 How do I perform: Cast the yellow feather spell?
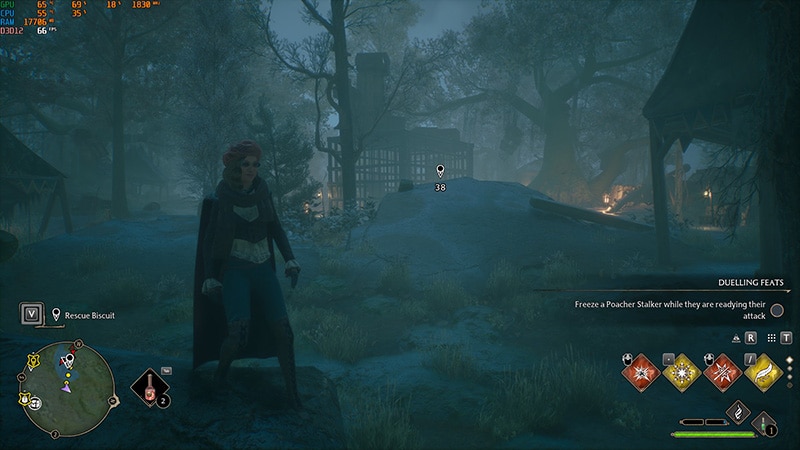tap(762, 372)
